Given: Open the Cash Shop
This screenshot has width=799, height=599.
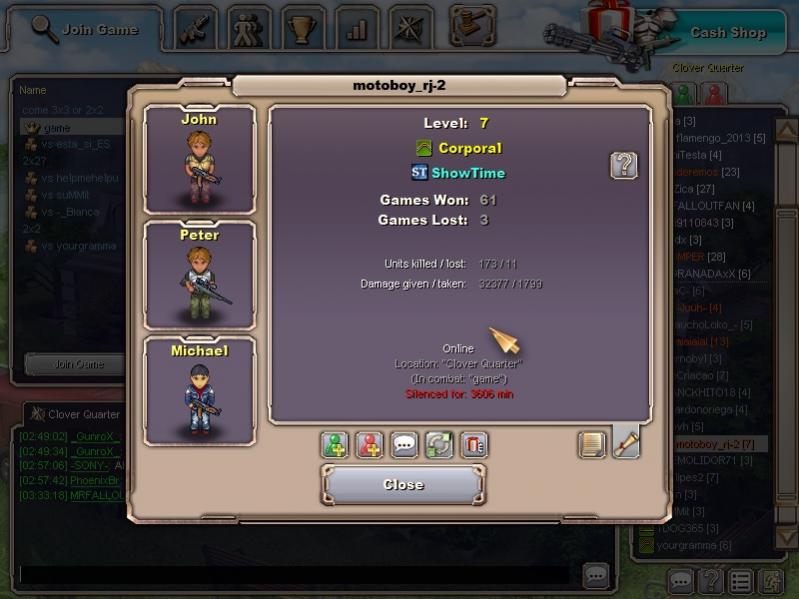Looking at the screenshot, I should 727,32.
